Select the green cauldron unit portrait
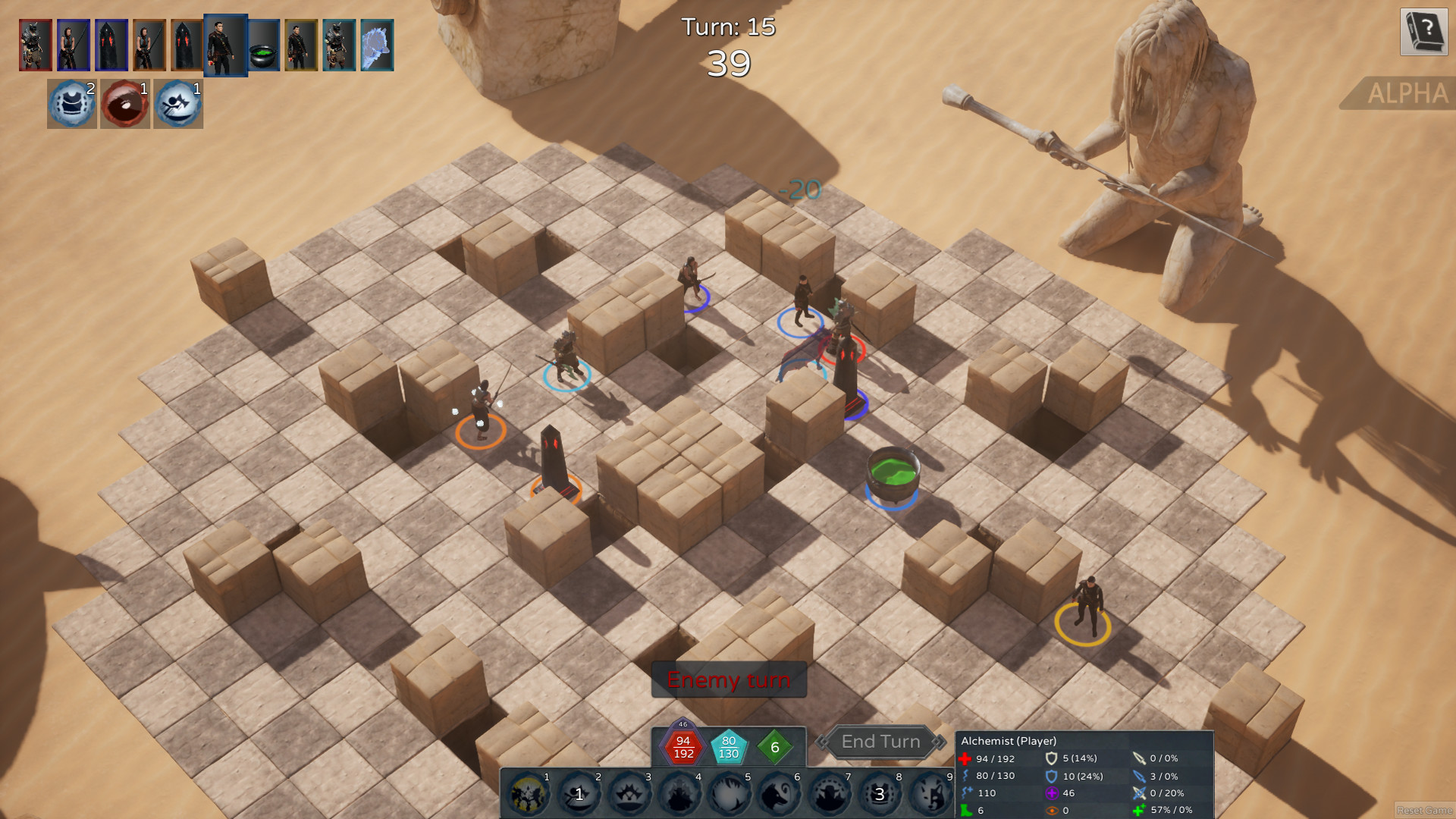 coord(263,44)
